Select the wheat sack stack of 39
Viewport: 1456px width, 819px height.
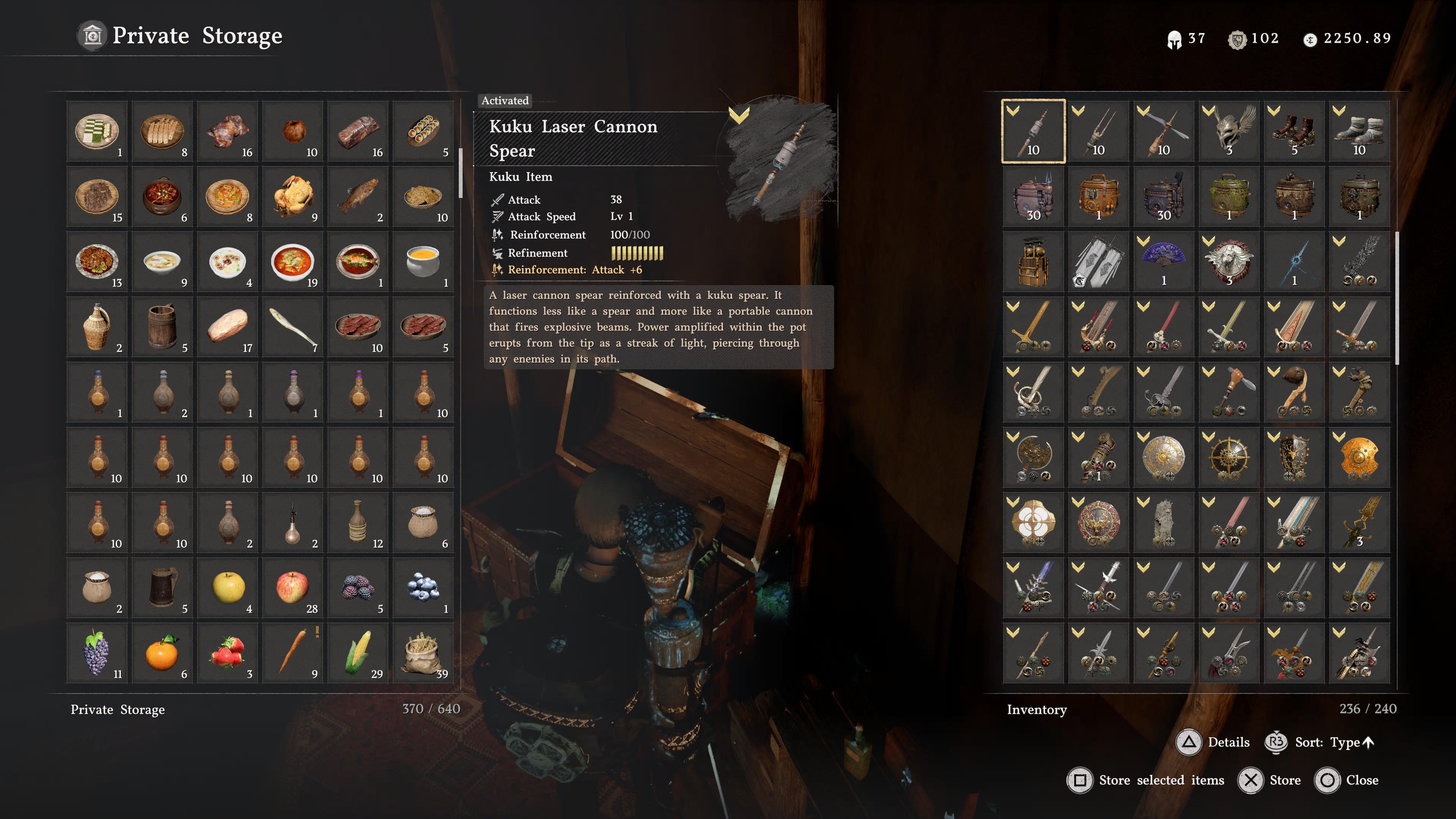pyautogui.click(x=424, y=653)
